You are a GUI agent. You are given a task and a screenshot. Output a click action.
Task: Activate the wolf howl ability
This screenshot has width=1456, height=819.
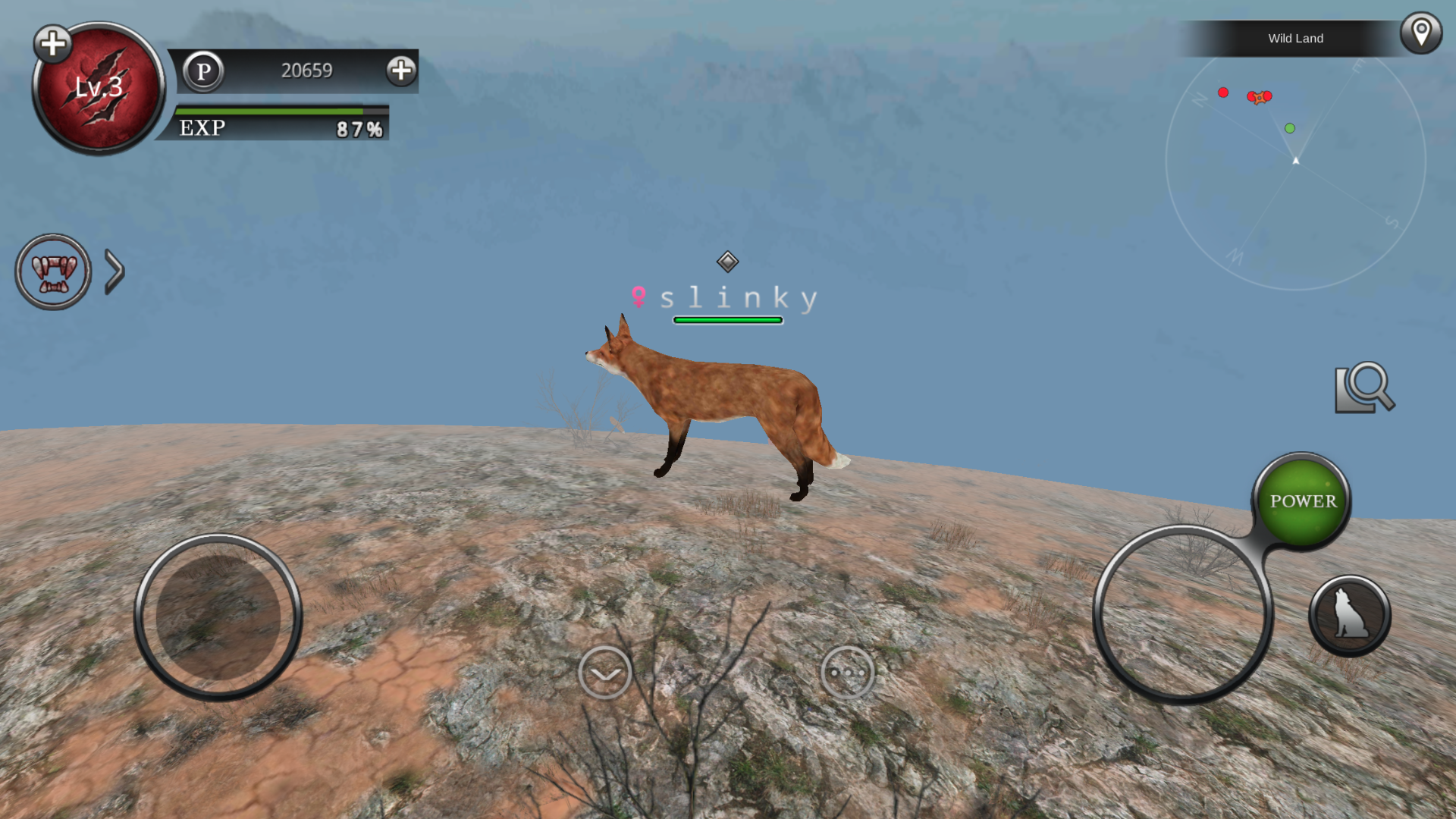[x=1350, y=615]
